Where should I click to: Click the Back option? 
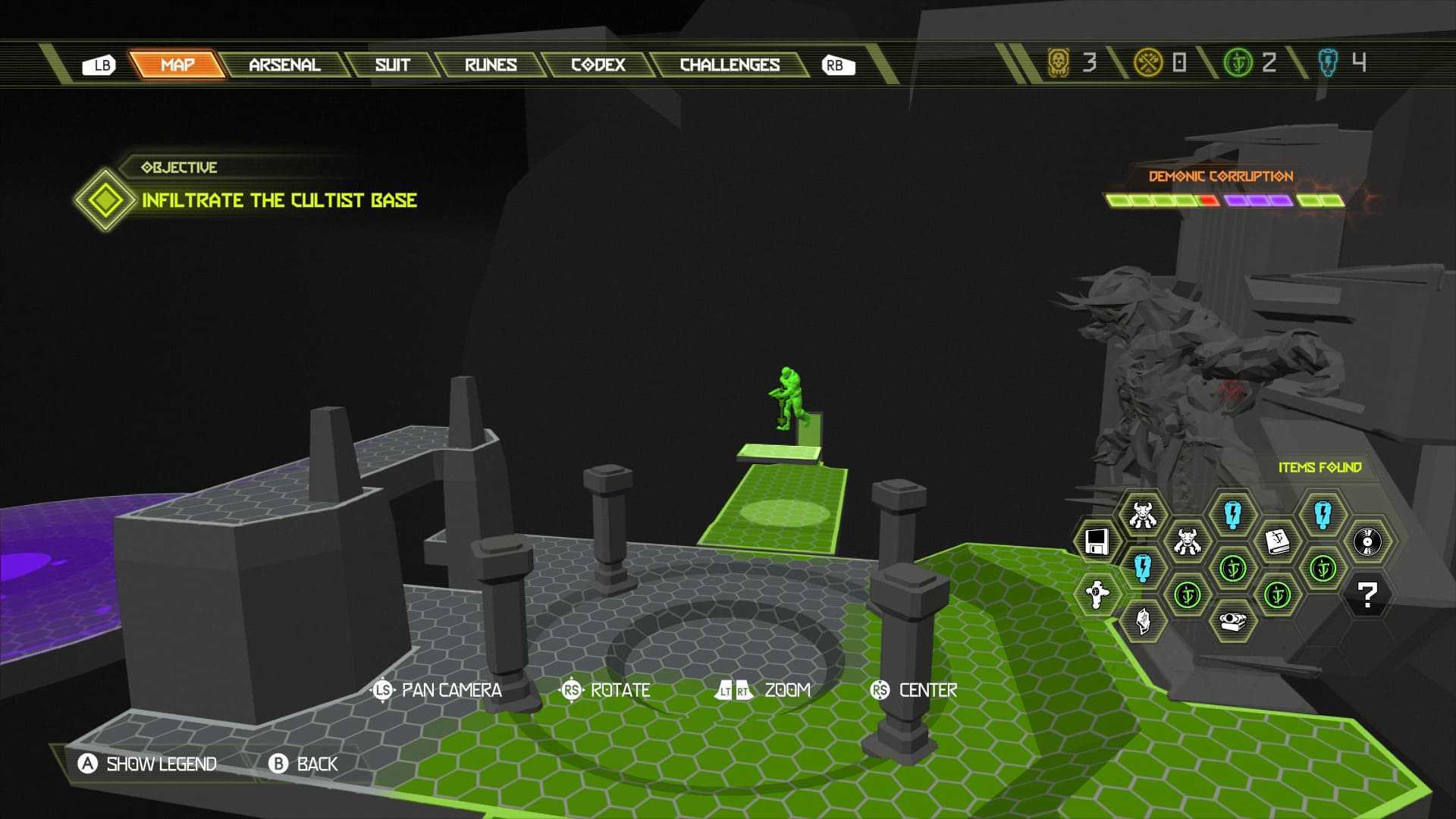coord(303,764)
